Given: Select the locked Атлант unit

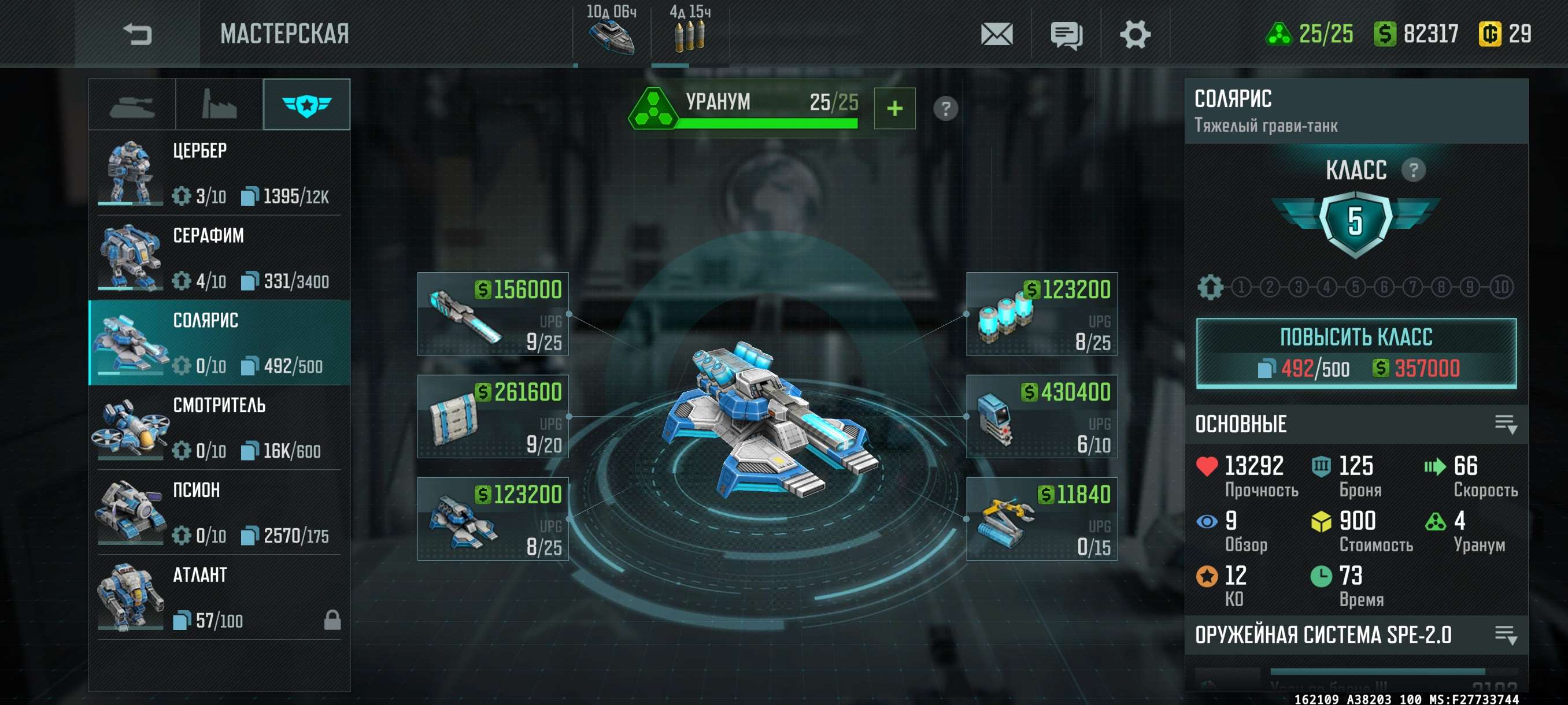Looking at the screenshot, I should [x=219, y=597].
